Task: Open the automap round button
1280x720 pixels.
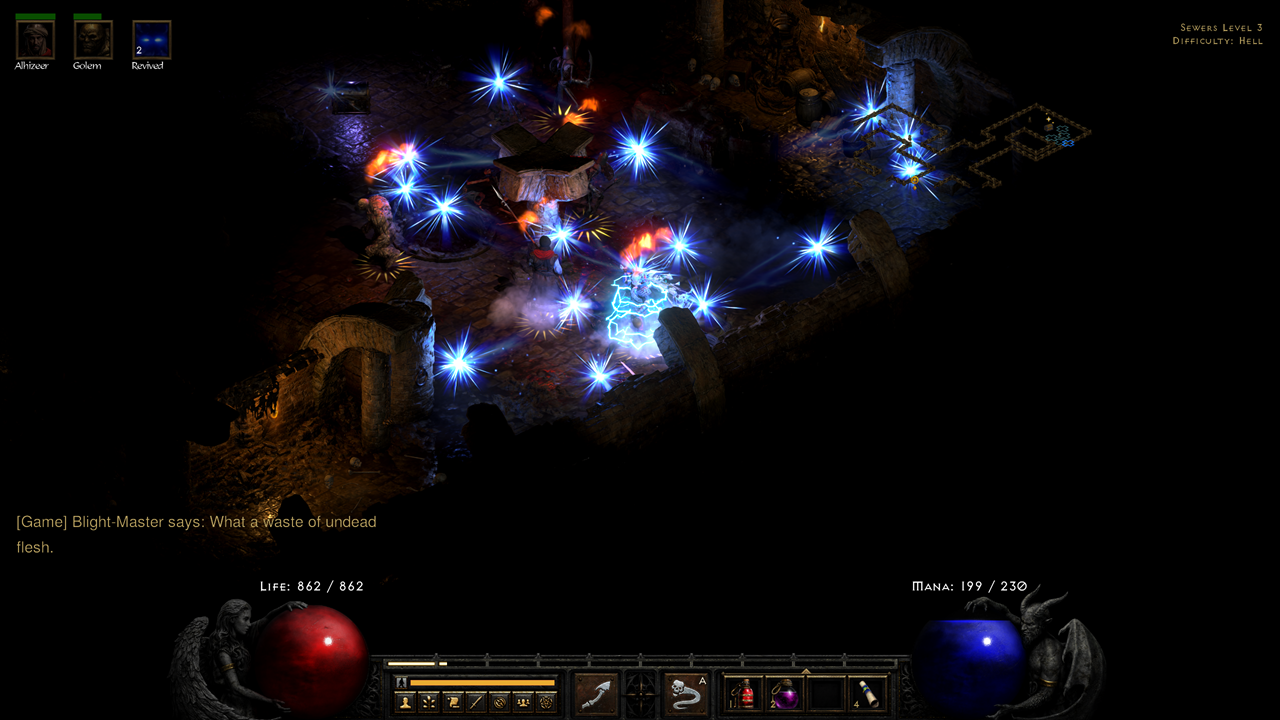Action: click(499, 702)
